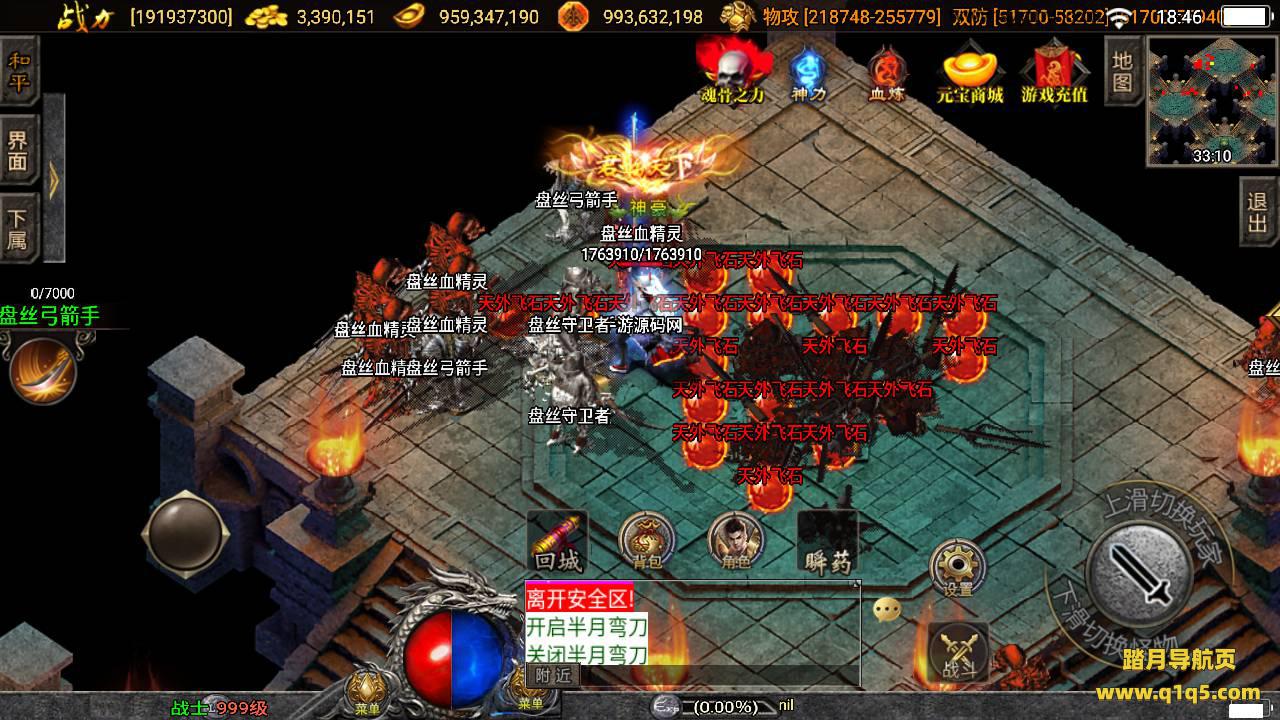Click the 退出 exit button
This screenshot has height=720, width=1280.
1258,212
